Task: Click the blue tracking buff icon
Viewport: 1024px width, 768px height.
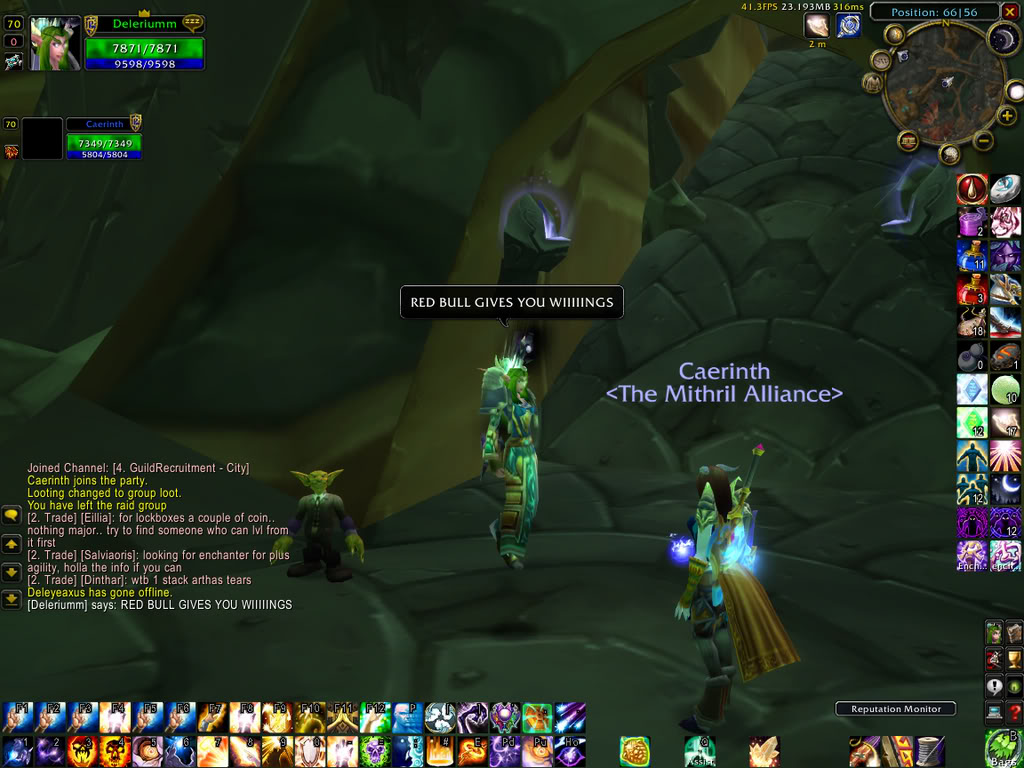Action: tap(849, 26)
